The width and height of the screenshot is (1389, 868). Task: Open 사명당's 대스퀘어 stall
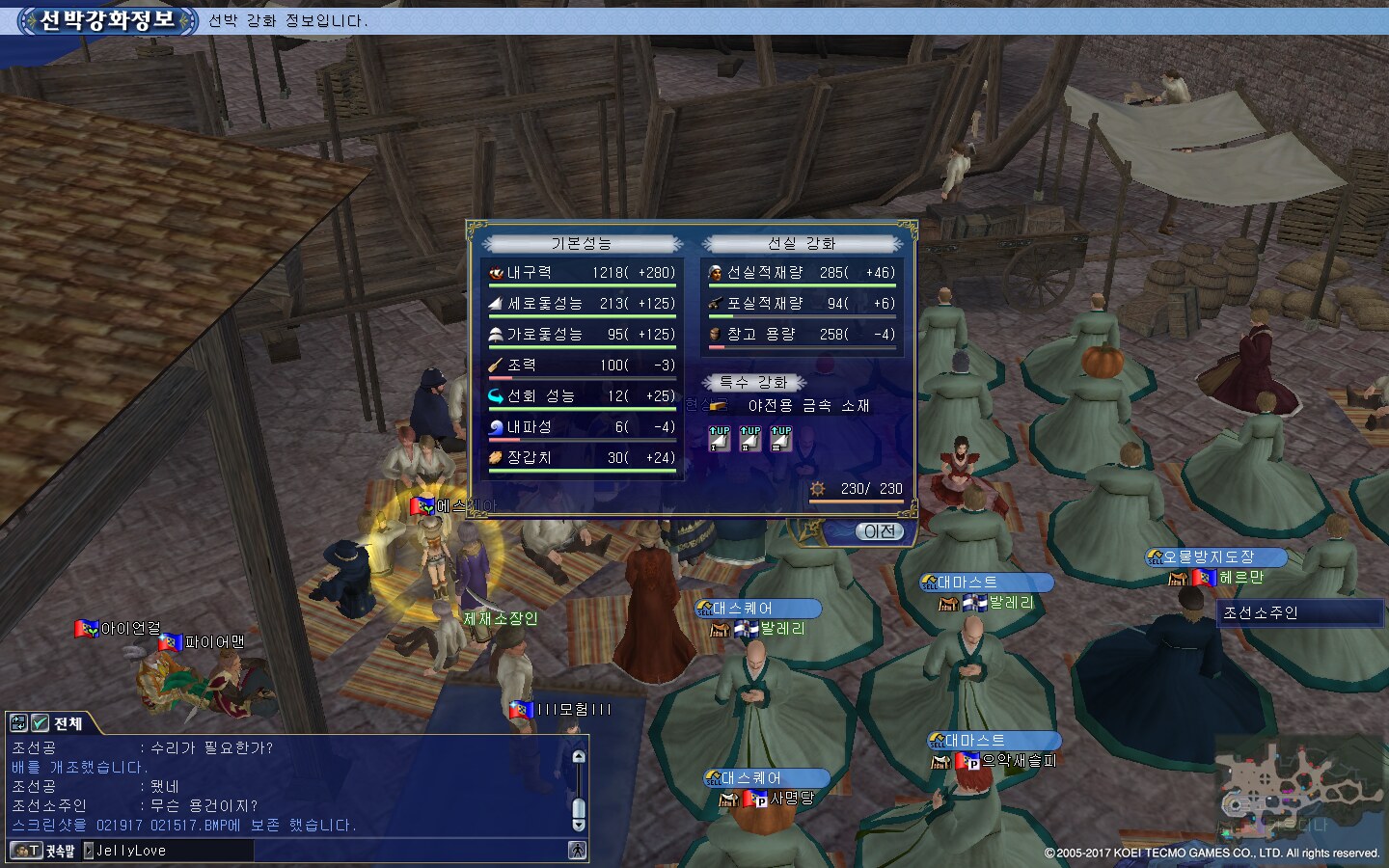click(768, 778)
